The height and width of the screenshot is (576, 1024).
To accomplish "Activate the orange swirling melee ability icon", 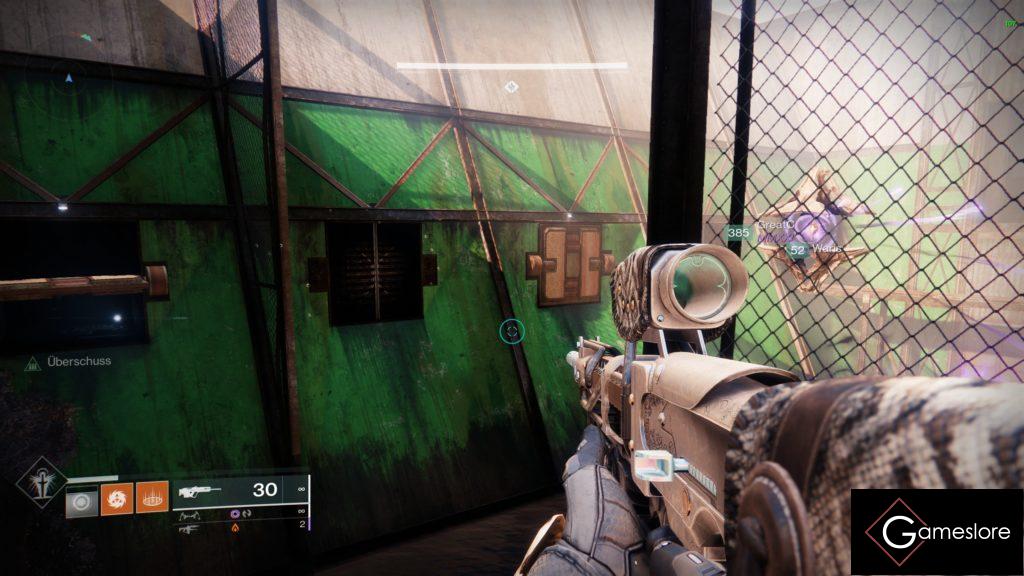I will [116, 497].
